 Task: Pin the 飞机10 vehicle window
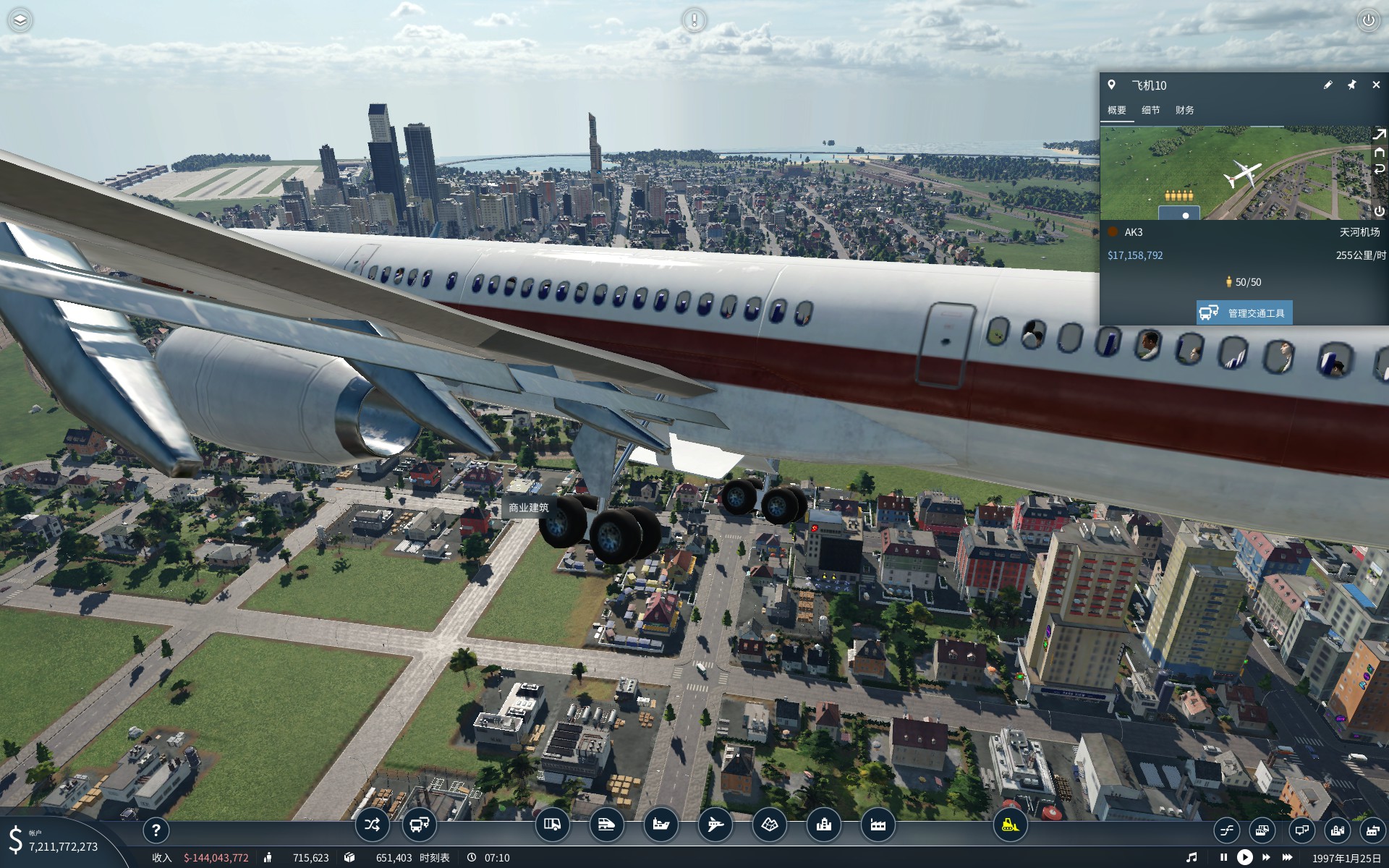coord(1351,85)
